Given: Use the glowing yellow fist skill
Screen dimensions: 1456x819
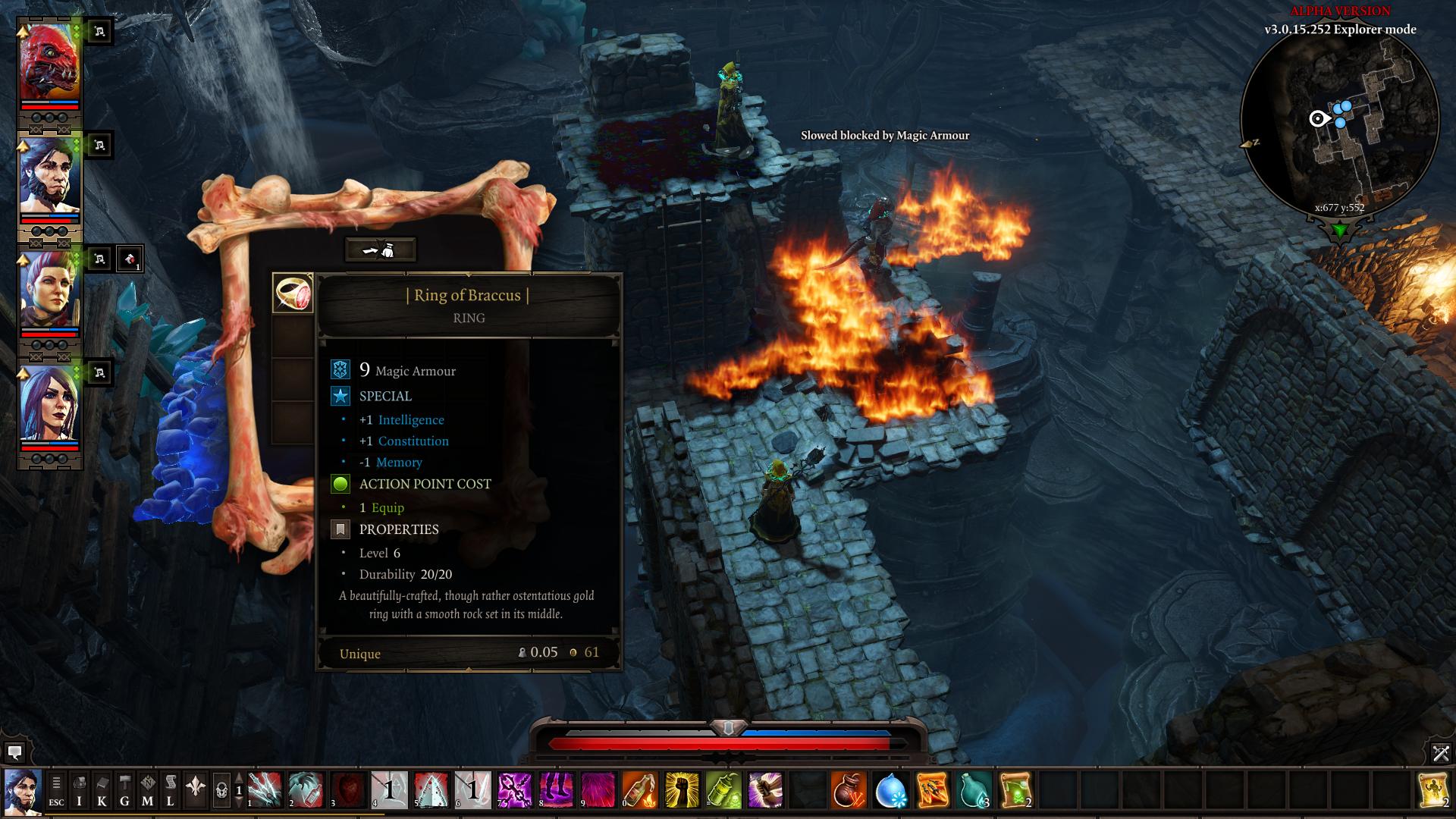Looking at the screenshot, I should (682, 790).
